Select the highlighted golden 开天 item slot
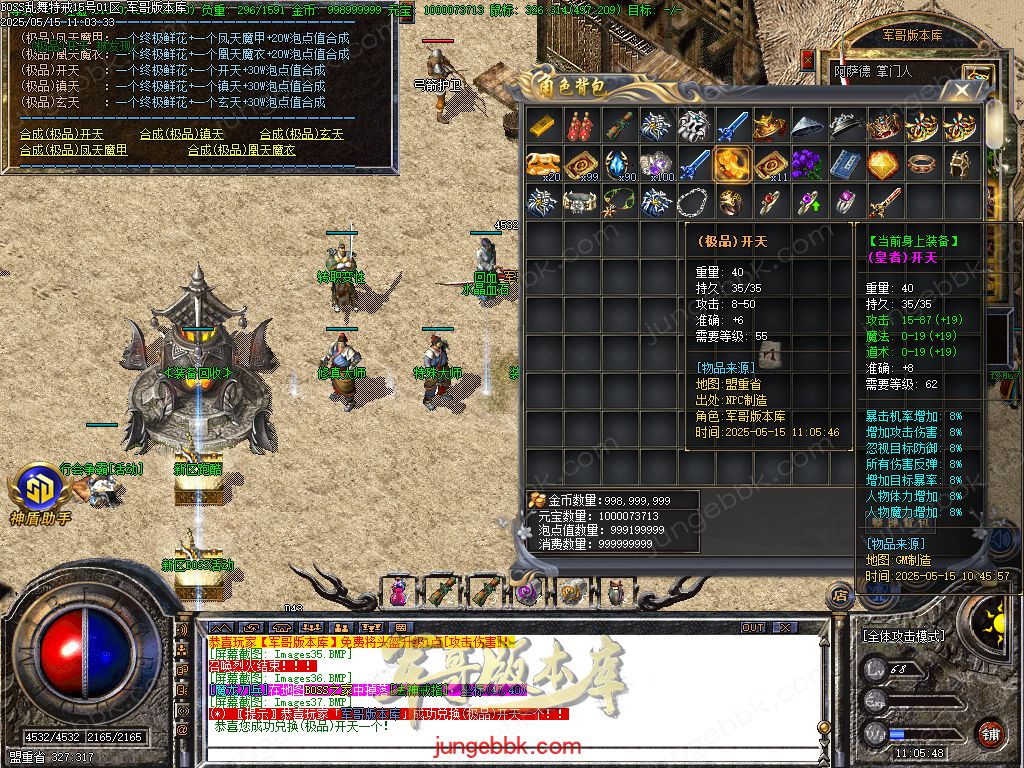The width and height of the screenshot is (1024, 768). click(732, 164)
